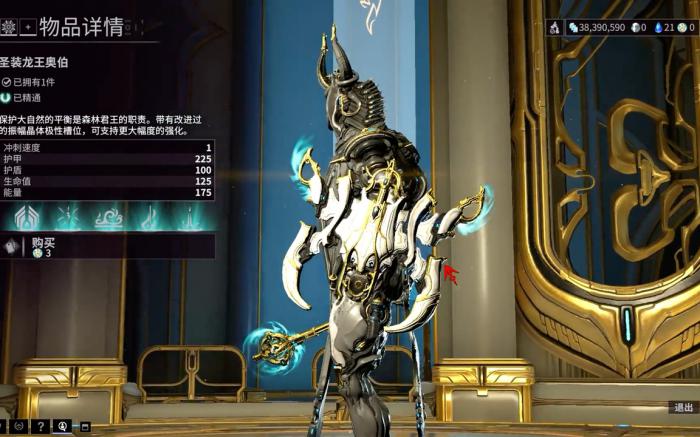Image resolution: width=700 pixels, height=437 pixels.
Task: Select the Warframe passive ability icon
Action: tap(25, 216)
